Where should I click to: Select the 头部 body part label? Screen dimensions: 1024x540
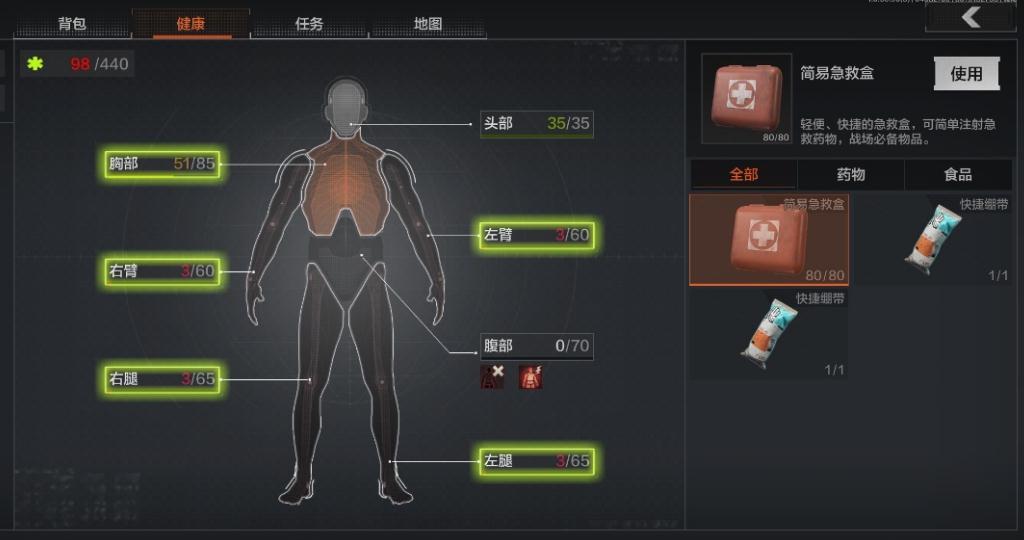[536, 124]
